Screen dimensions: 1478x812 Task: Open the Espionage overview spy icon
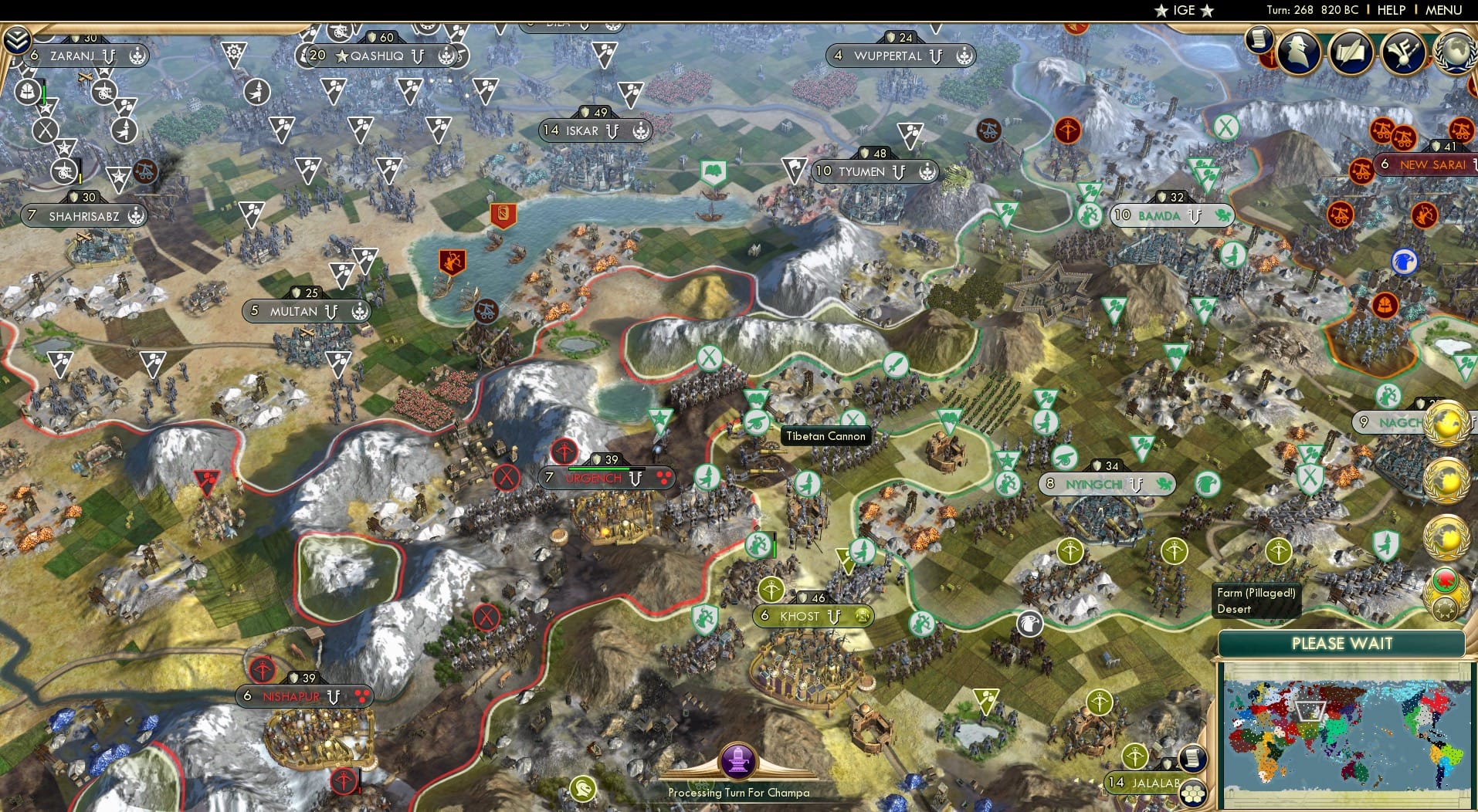click(1297, 52)
